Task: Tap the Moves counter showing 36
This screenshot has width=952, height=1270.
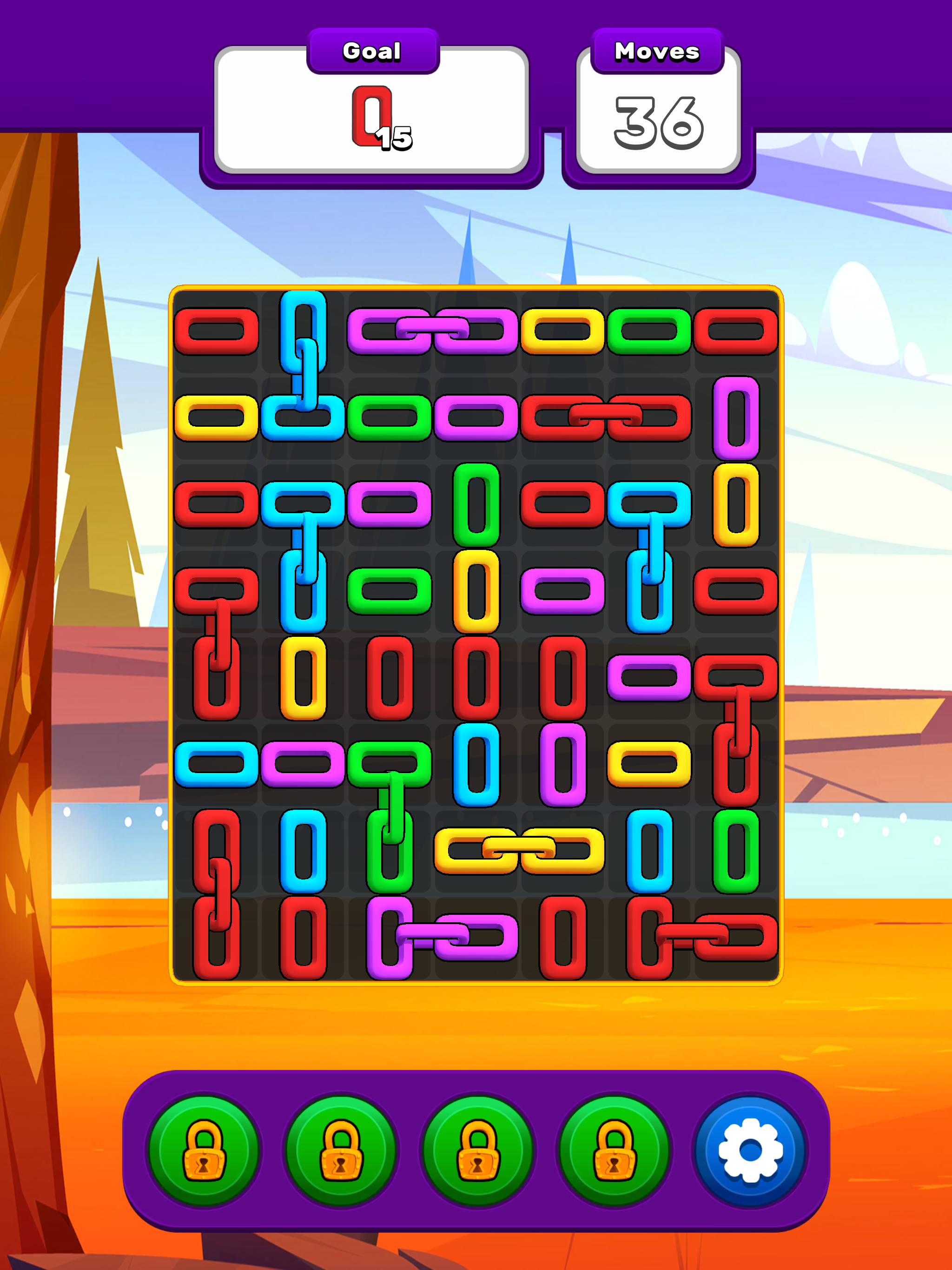Action: 657,118
